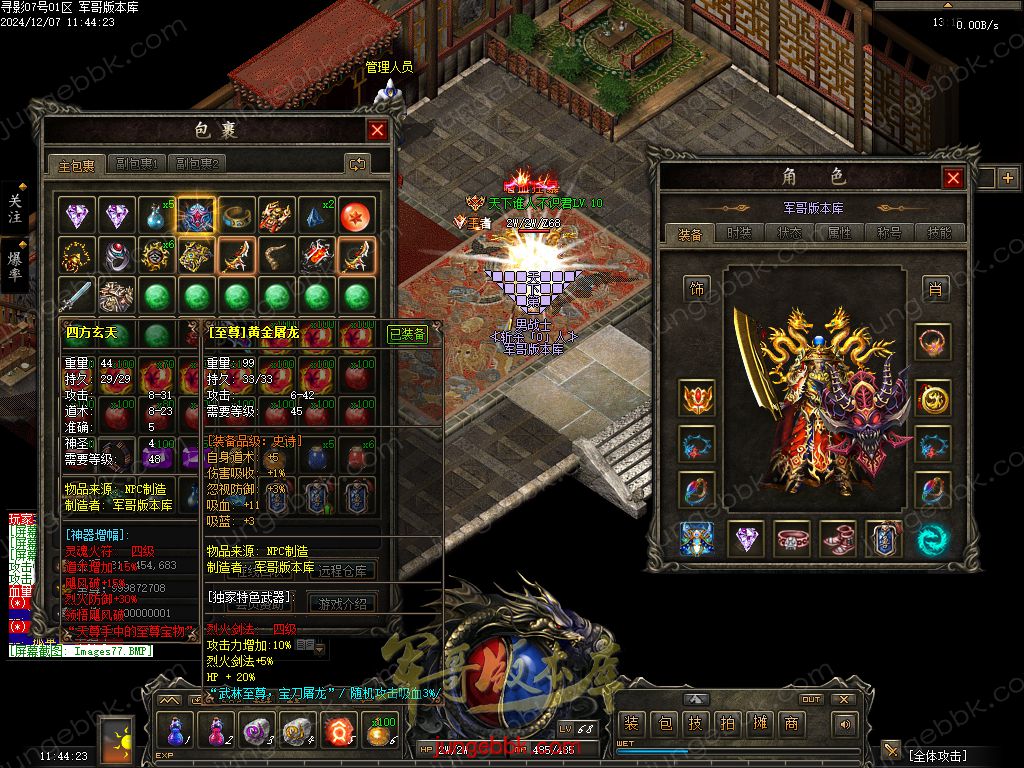Screen dimensions: 1024x768
Task: Click the 肖 zodiac button
Action: tap(934, 289)
